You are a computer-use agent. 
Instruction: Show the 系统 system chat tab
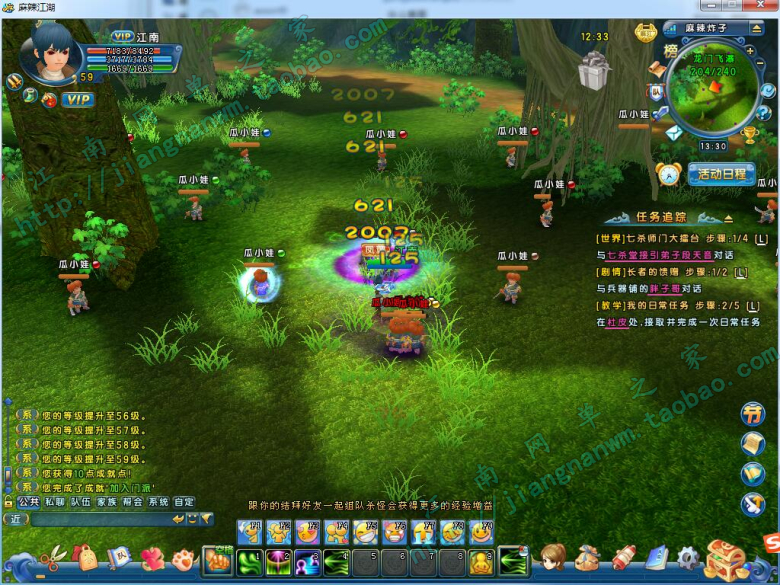click(x=158, y=502)
